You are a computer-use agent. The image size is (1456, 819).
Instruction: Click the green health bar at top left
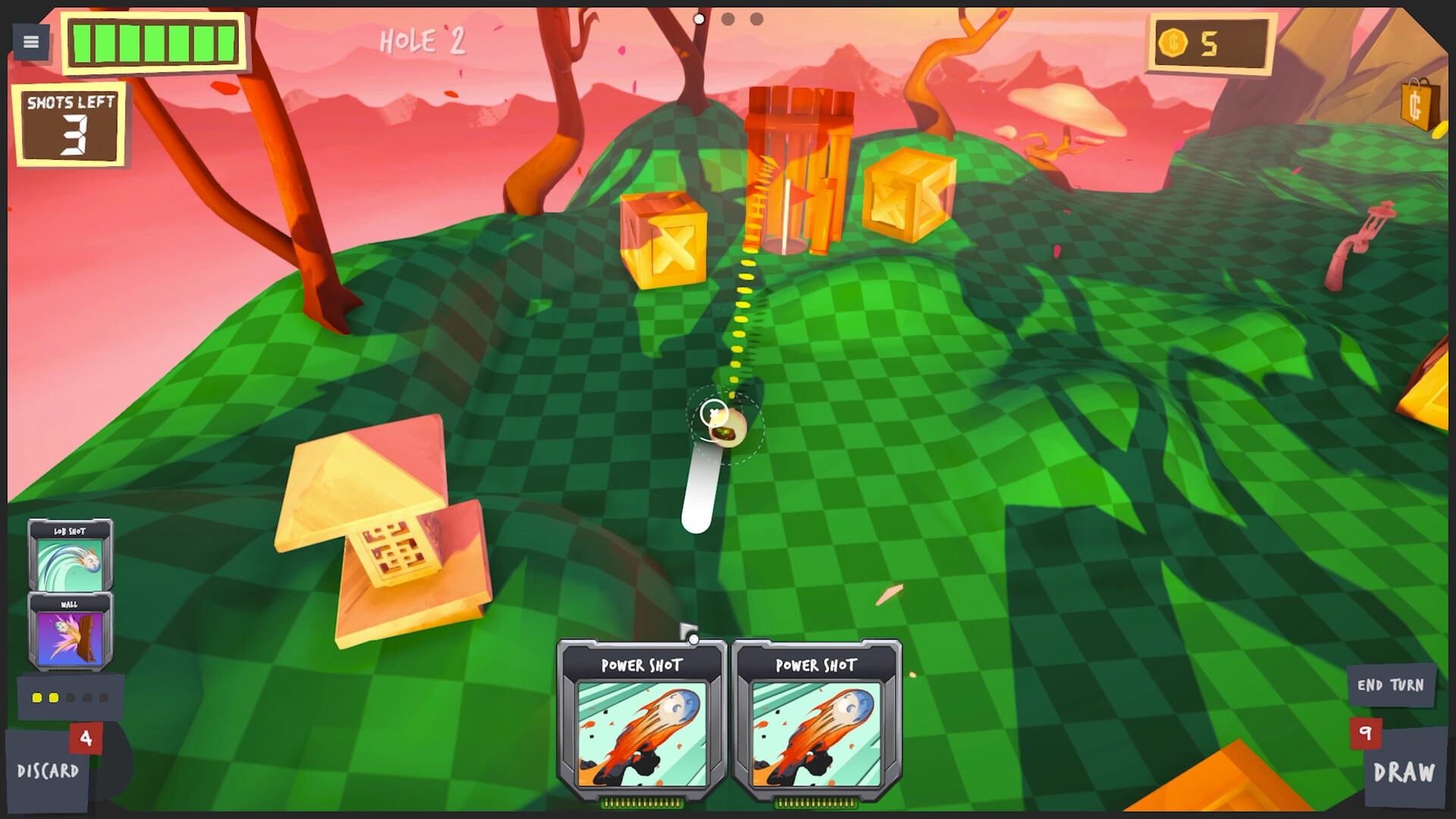(152, 43)
